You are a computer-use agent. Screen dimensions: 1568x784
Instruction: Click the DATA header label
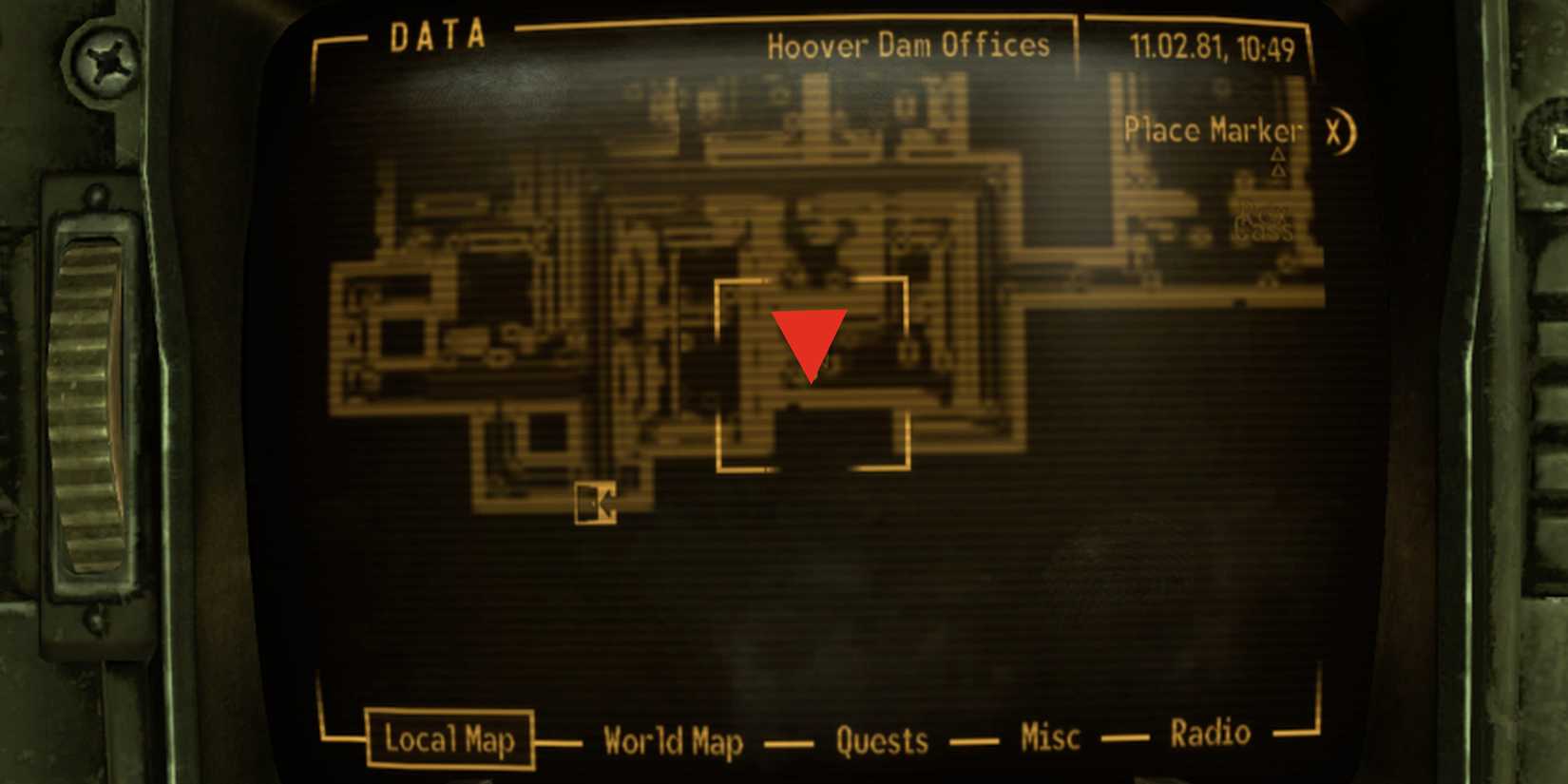[436, 35]
